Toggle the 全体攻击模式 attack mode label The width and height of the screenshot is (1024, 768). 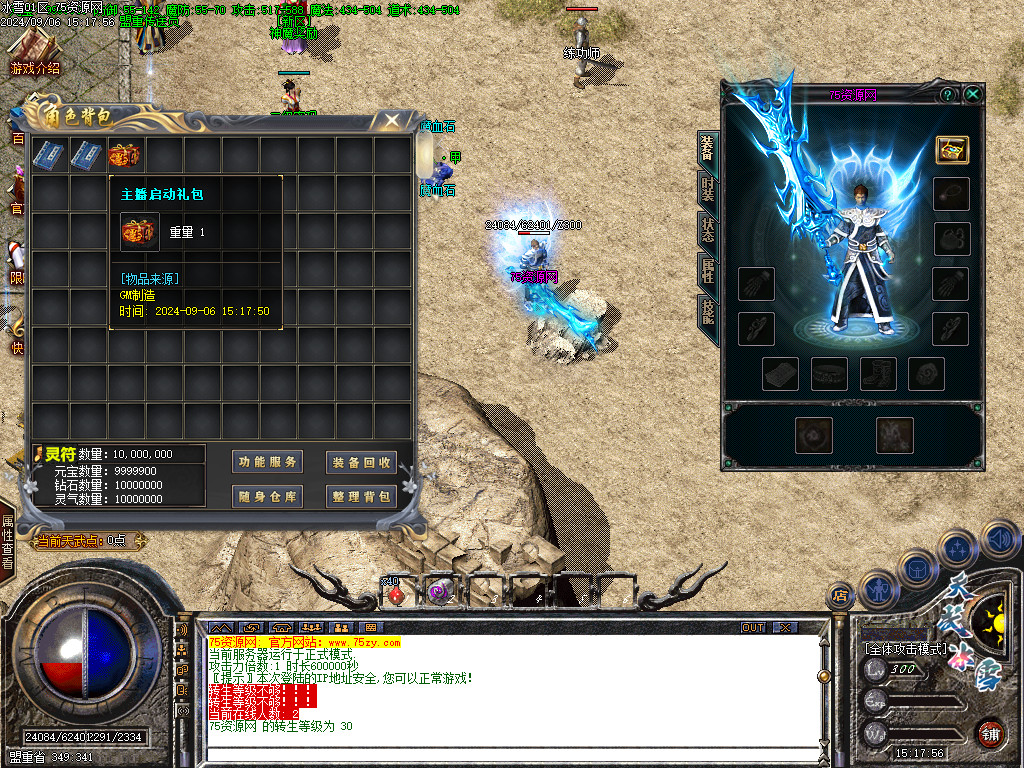pyautogui.click(x=906, y=648)
